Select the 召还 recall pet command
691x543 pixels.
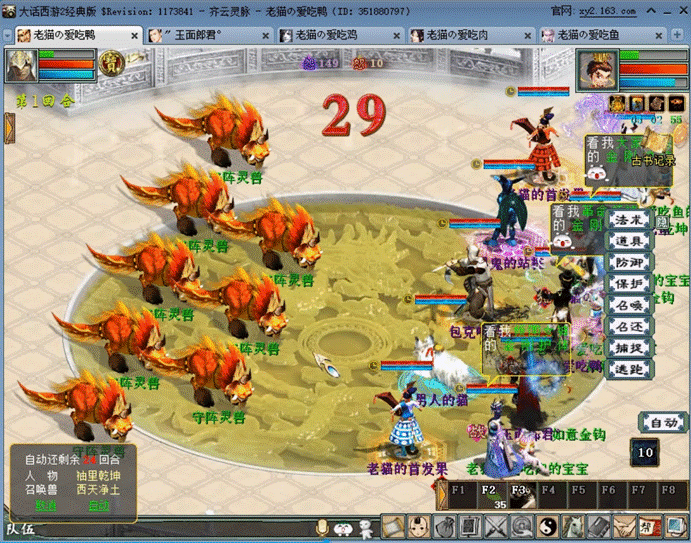[x=628, y=326]
